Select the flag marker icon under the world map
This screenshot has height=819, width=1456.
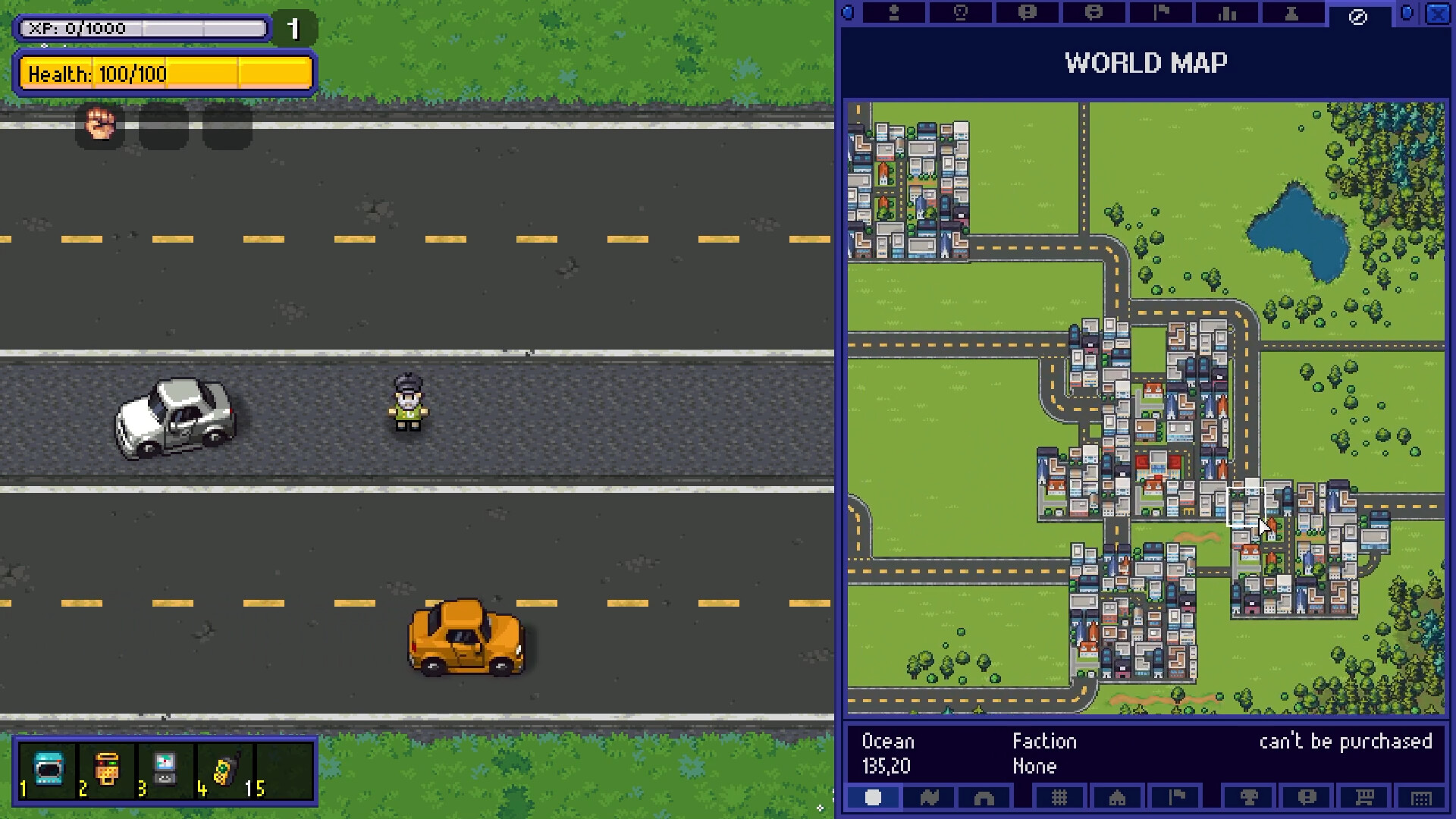[x=1174, y=798]
